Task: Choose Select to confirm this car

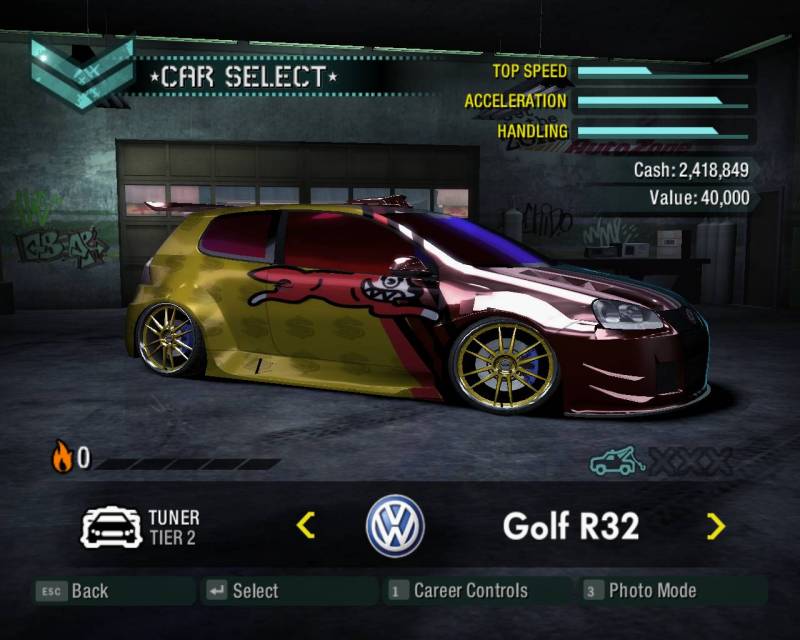Action: click(x=244, y=591)
